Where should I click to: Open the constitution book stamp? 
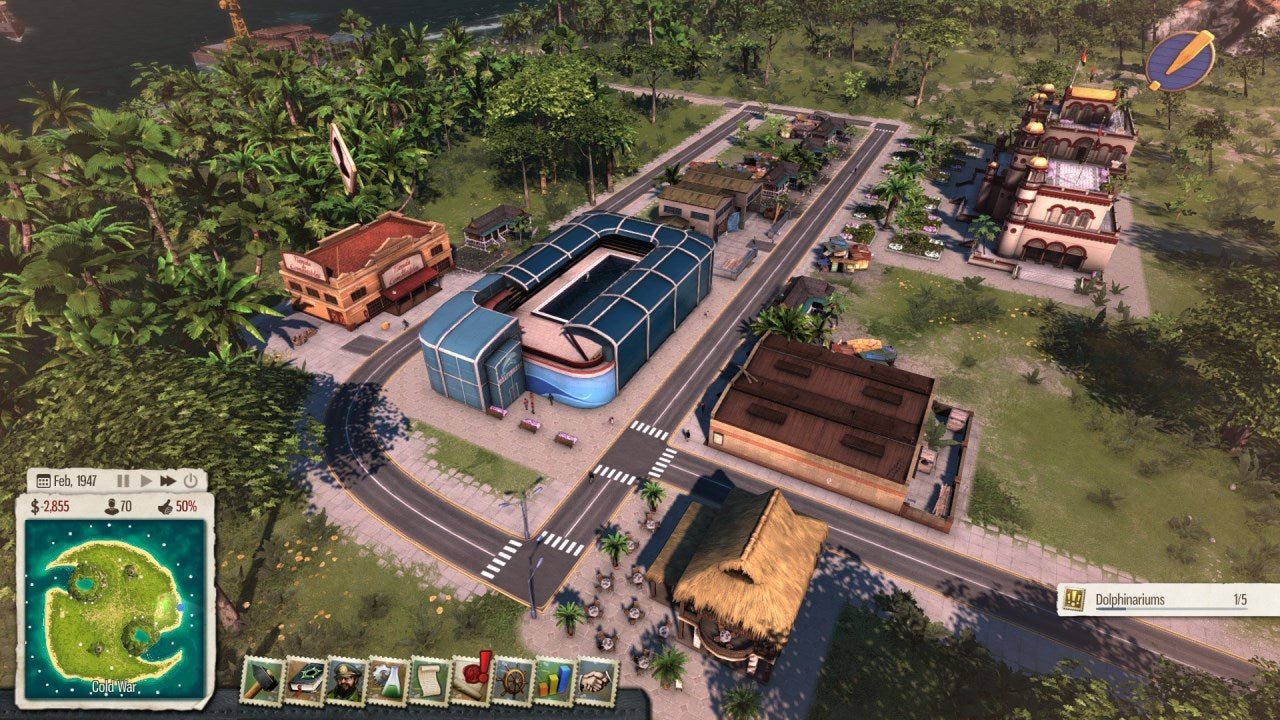pyautogui.click(x=304, y=680)
